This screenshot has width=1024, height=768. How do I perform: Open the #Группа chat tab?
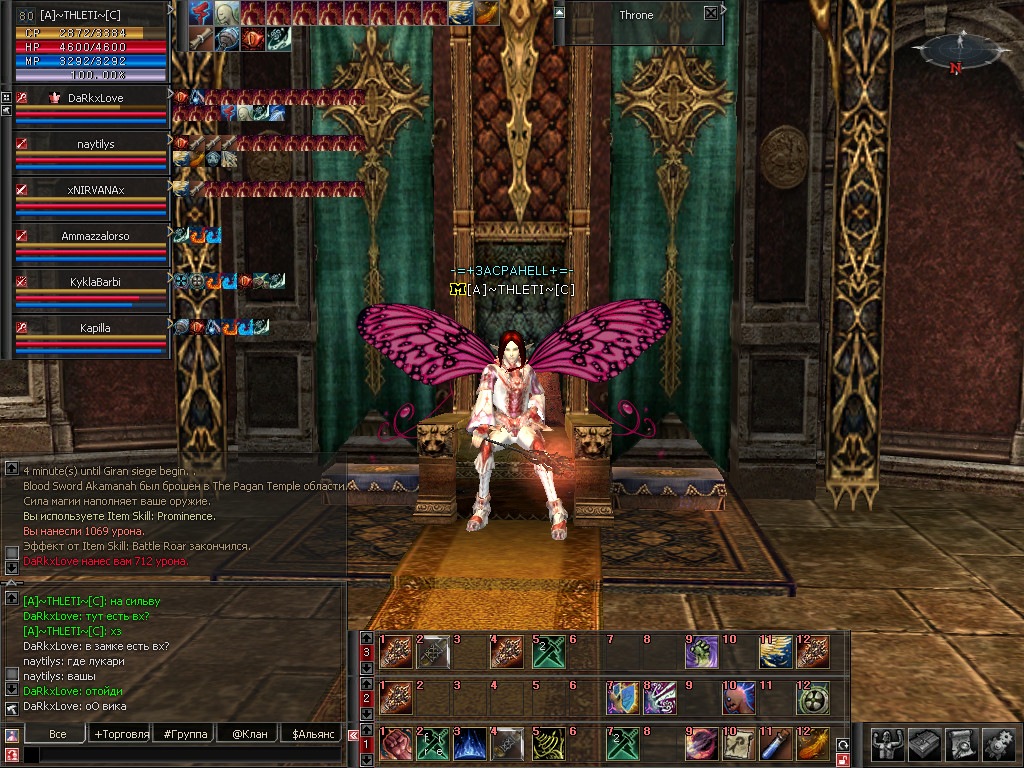coord(185,734)
